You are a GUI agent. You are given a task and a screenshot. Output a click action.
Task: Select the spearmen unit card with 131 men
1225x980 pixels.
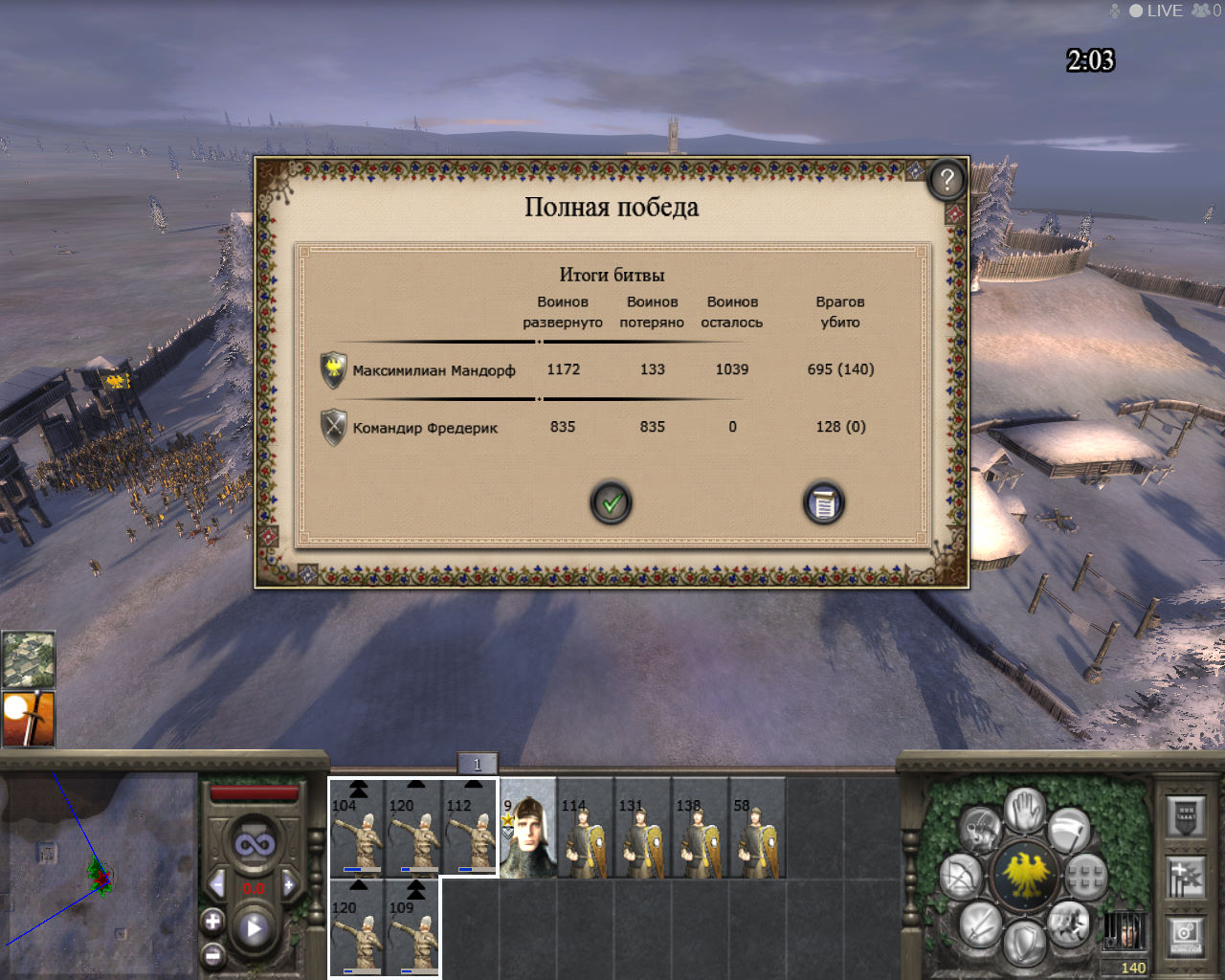(x=642, y=829)
